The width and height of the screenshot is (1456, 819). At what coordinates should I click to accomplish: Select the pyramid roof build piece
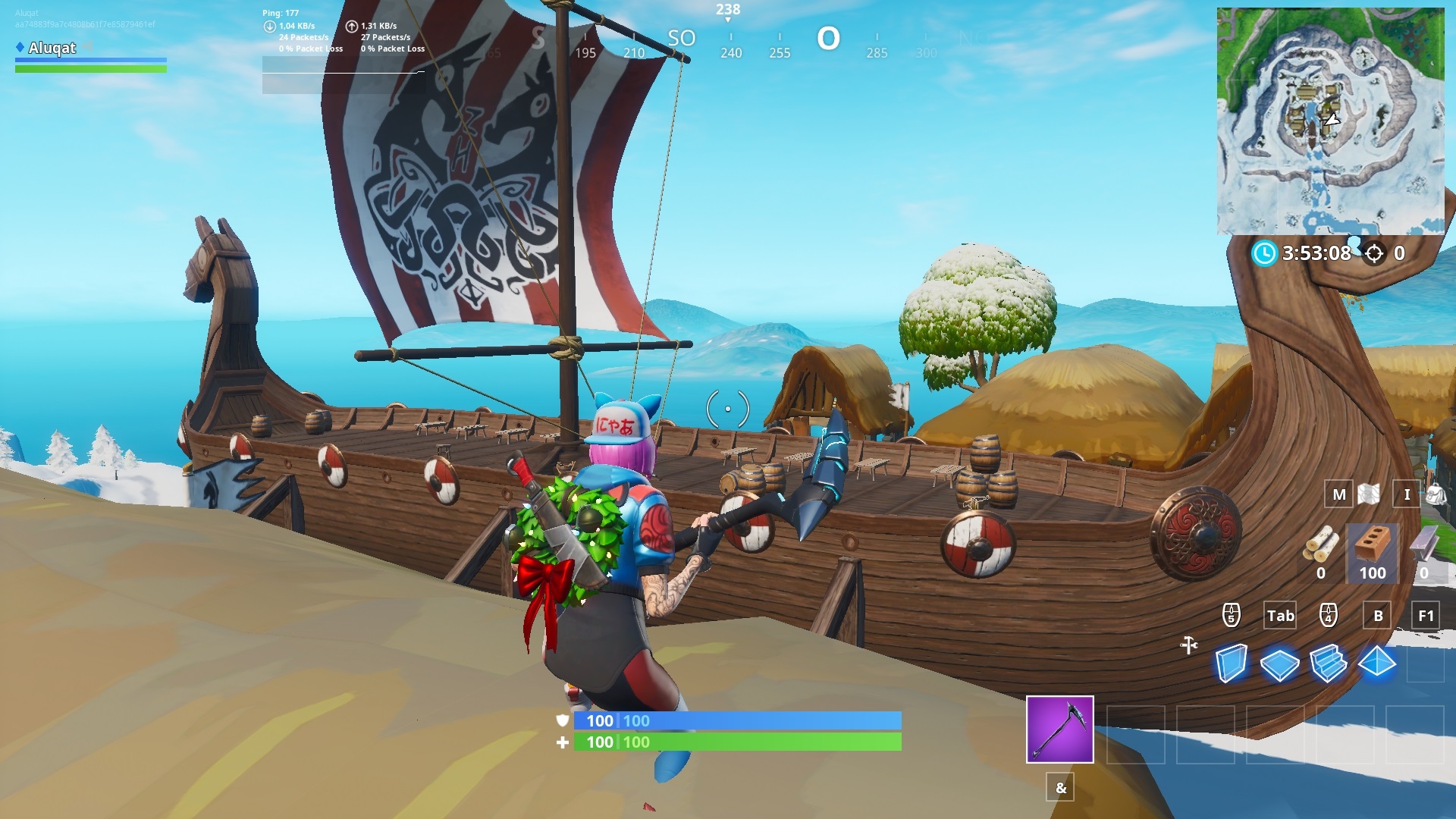coord(1377,660)
